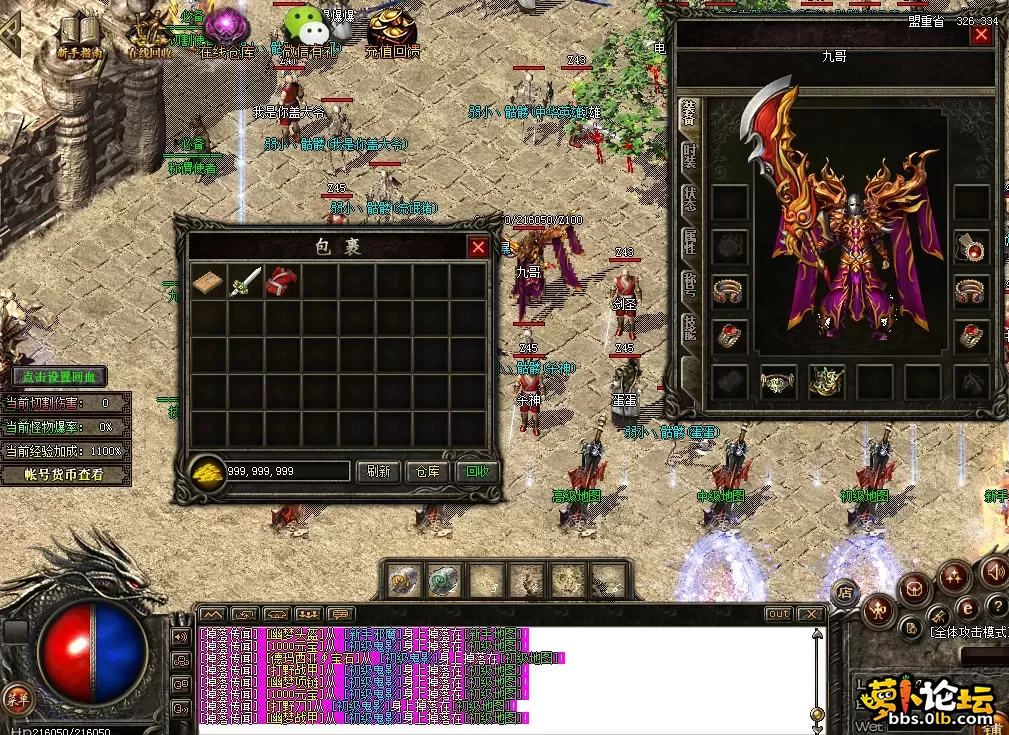Screen dimensions: 1009x735
Task: Click the 回收 recycle button in the bag
Action: pyautogui.click(x=477, y=472)
